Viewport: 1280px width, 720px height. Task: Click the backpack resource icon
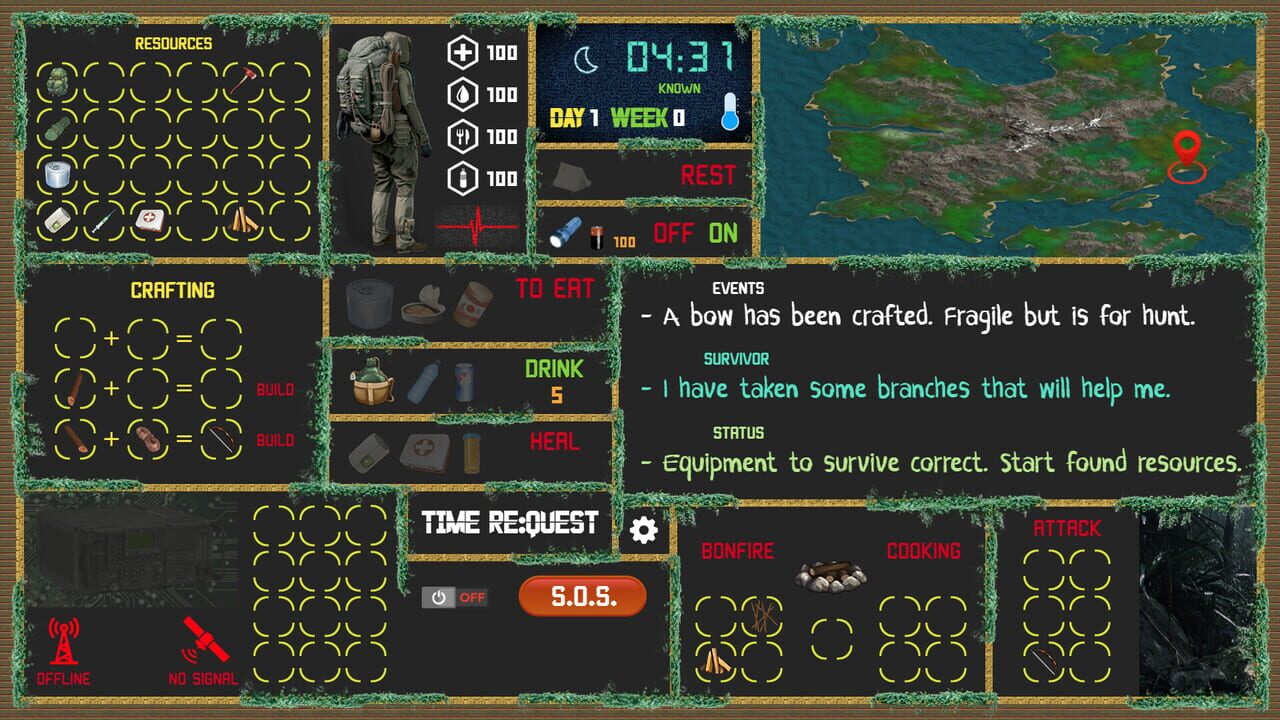pyautogui.click(x=59, y=81)
